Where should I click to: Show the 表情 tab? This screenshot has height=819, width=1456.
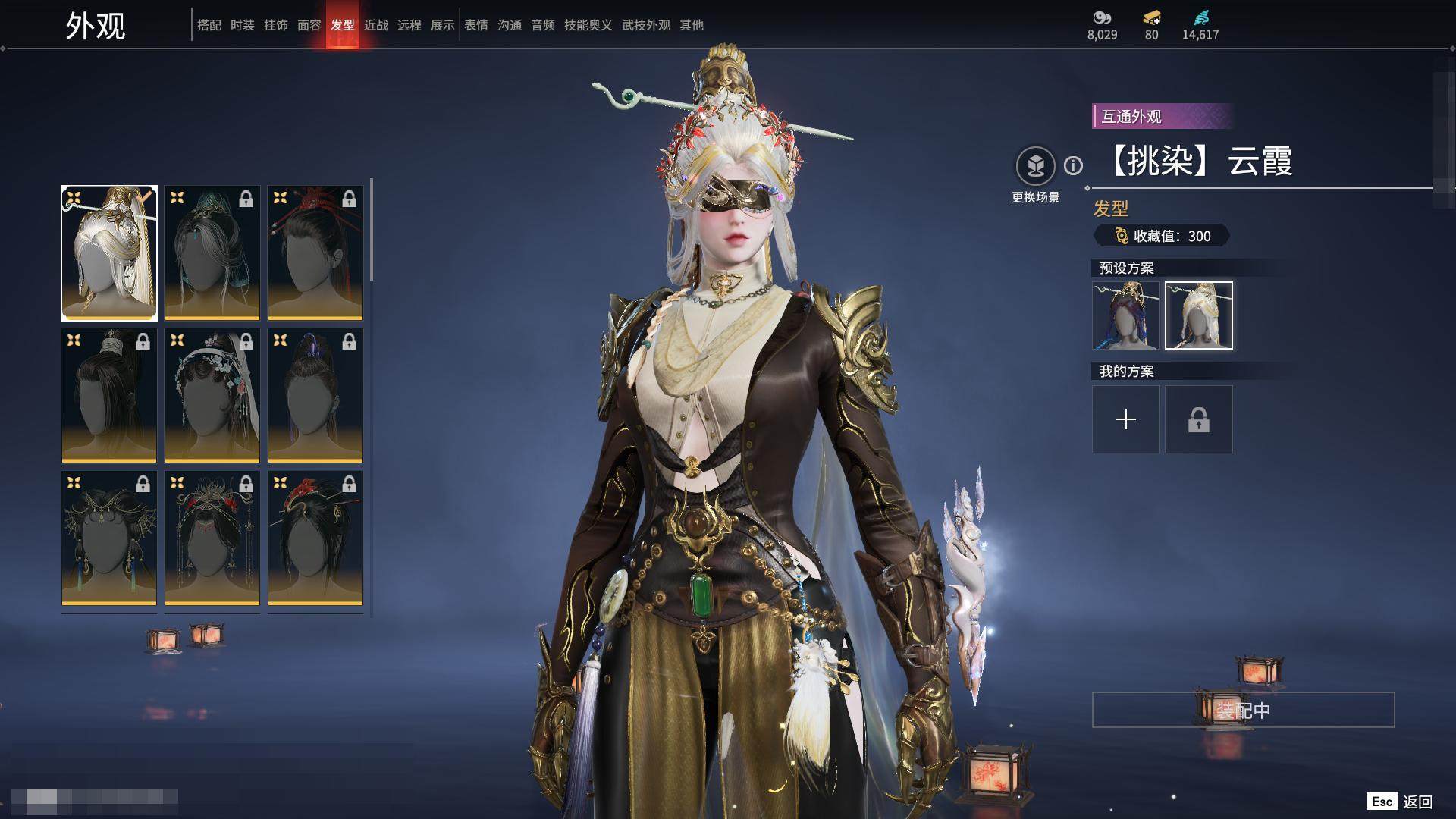475,25
